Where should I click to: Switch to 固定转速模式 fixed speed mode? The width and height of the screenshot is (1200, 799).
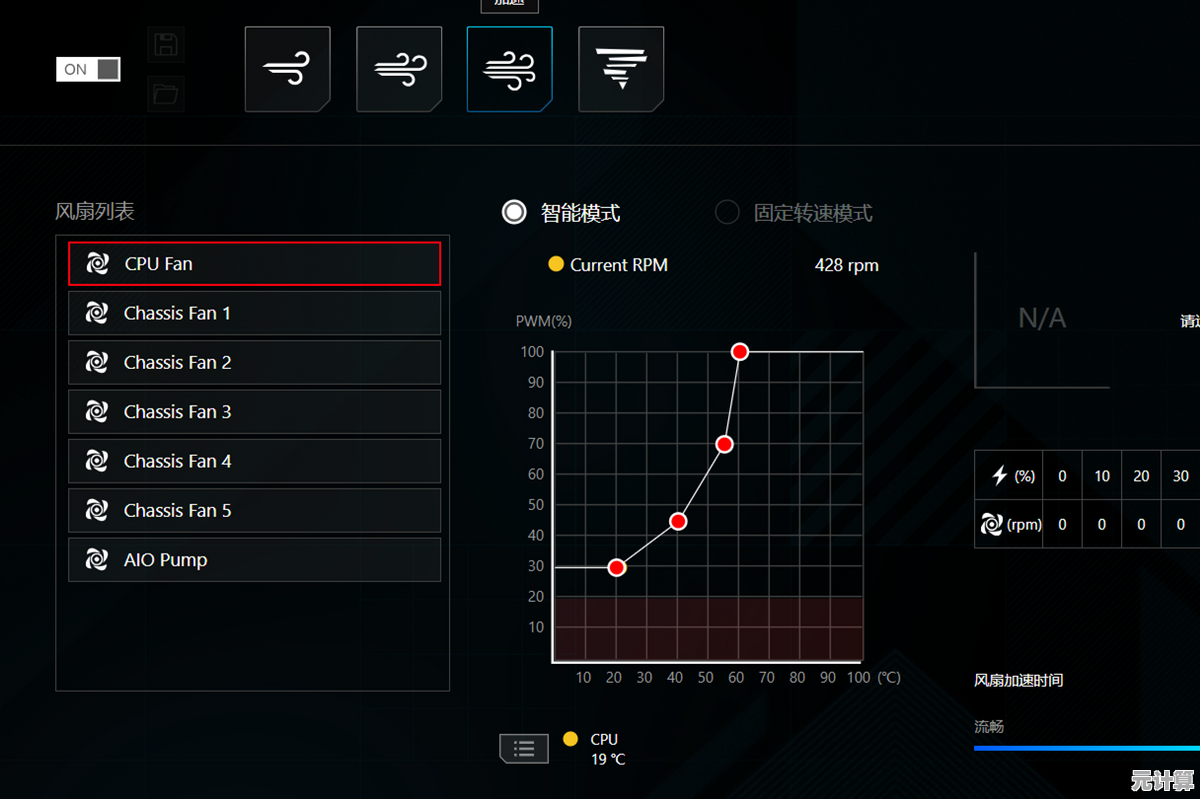(728, 212)
